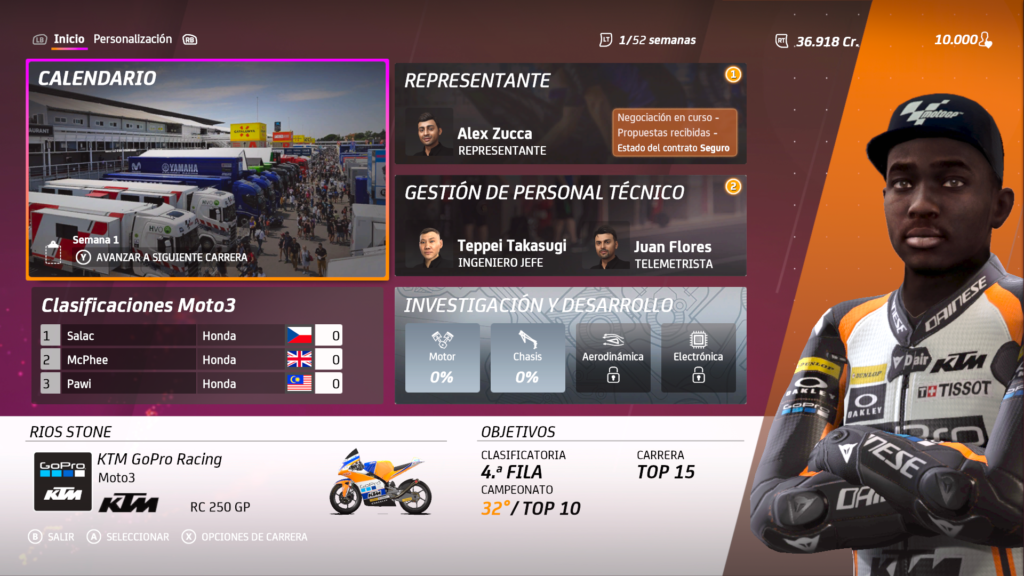View the contract negotiation status box
This screenshot has width=1024, height=576.
point(674,133)
